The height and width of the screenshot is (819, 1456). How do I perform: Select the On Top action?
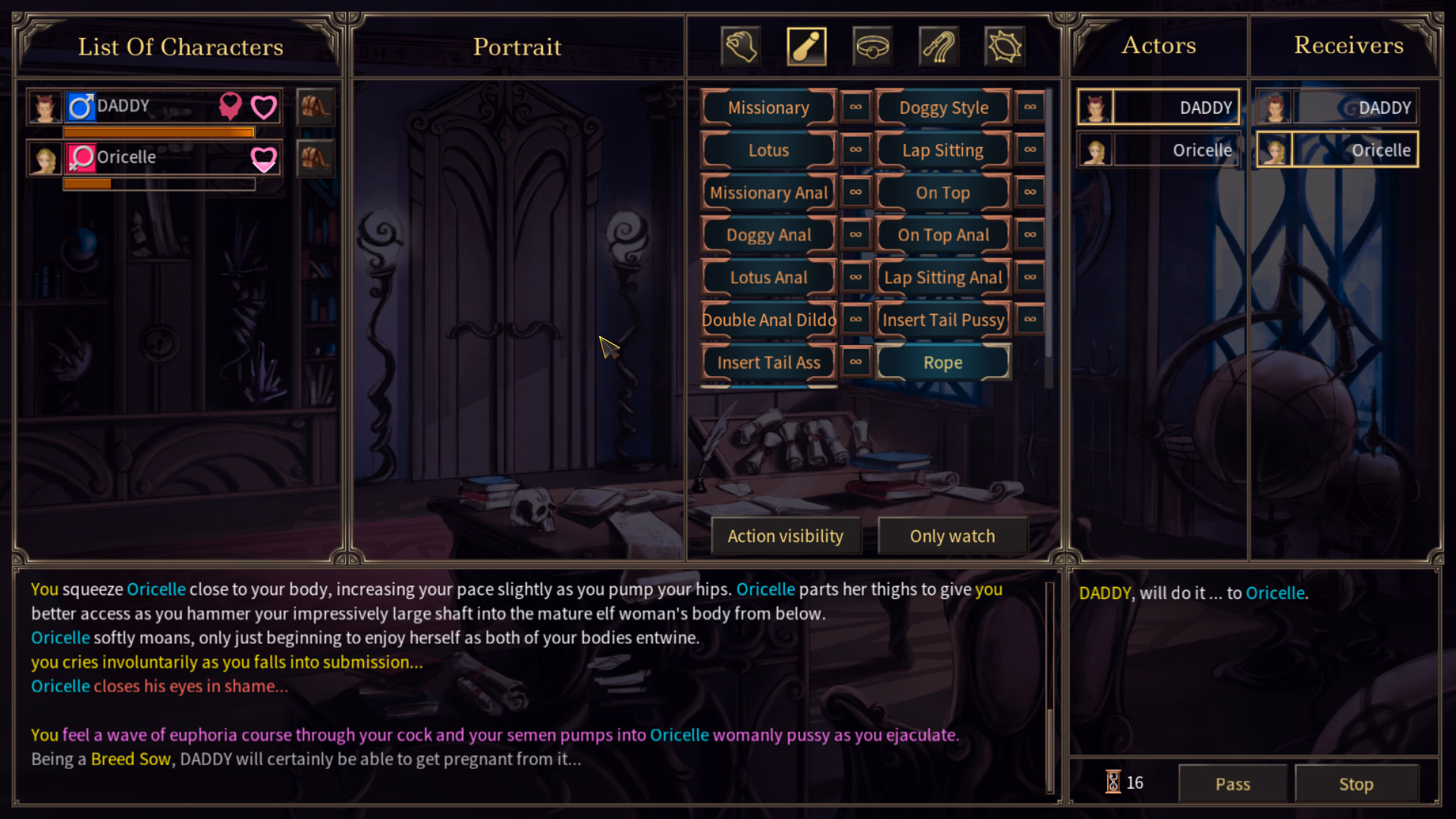point(943,193)
